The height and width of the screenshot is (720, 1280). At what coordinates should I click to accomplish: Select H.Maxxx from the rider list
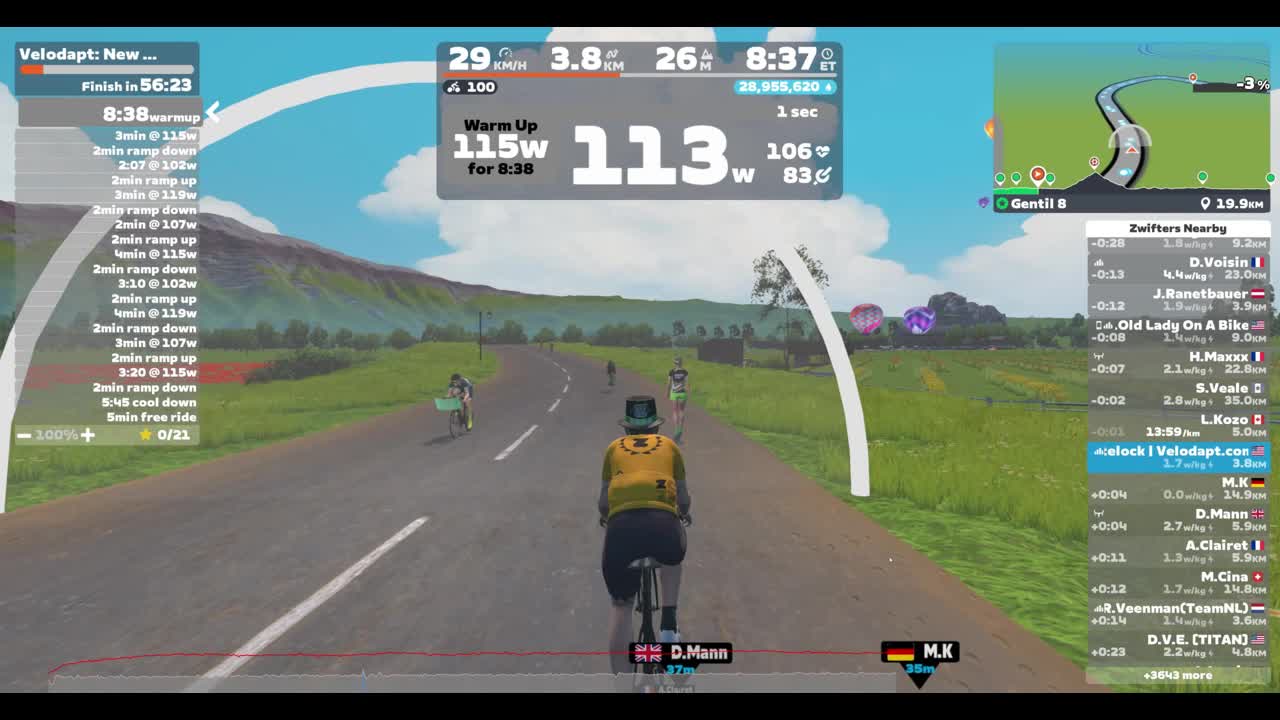[x=1178, y=362]
